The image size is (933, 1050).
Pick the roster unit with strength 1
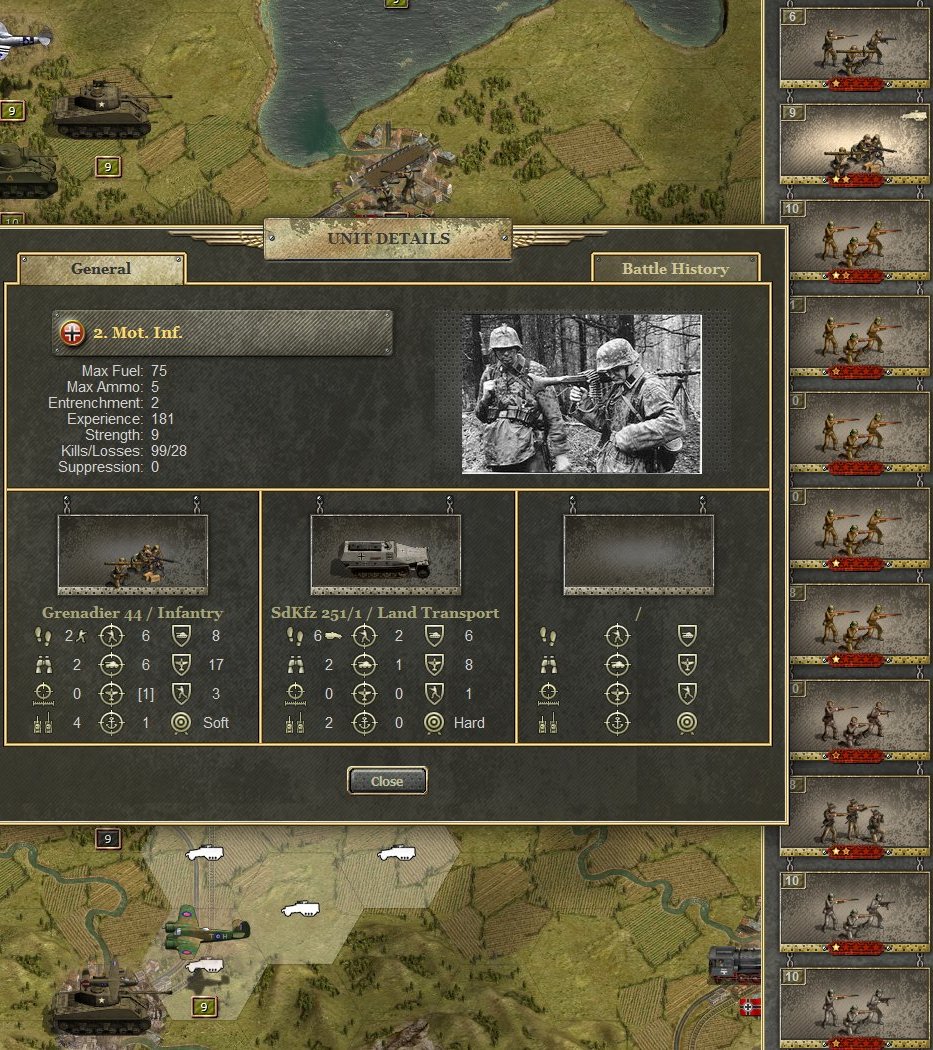pos(854,337)
